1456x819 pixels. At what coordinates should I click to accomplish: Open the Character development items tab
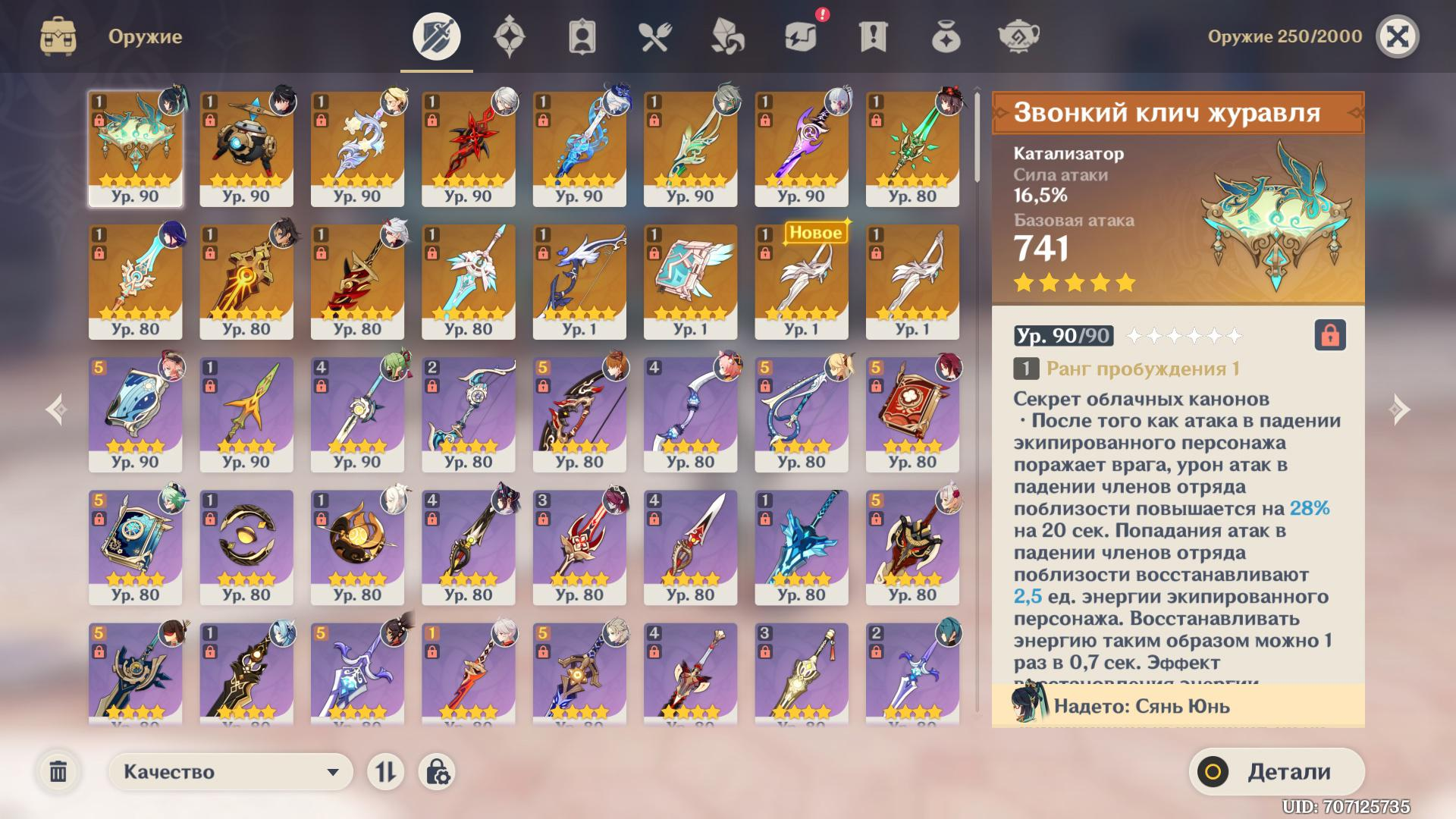[x=582, y=36]
